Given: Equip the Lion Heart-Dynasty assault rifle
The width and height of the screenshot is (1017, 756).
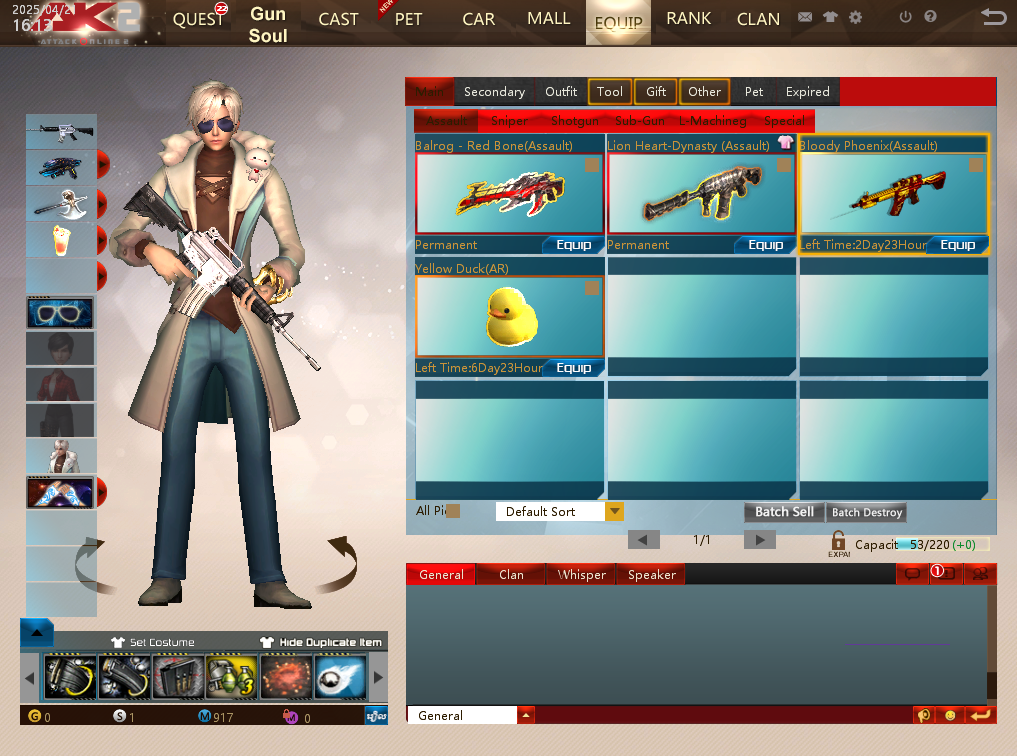Looking at the screenshot, I should (x=766, y=245).
